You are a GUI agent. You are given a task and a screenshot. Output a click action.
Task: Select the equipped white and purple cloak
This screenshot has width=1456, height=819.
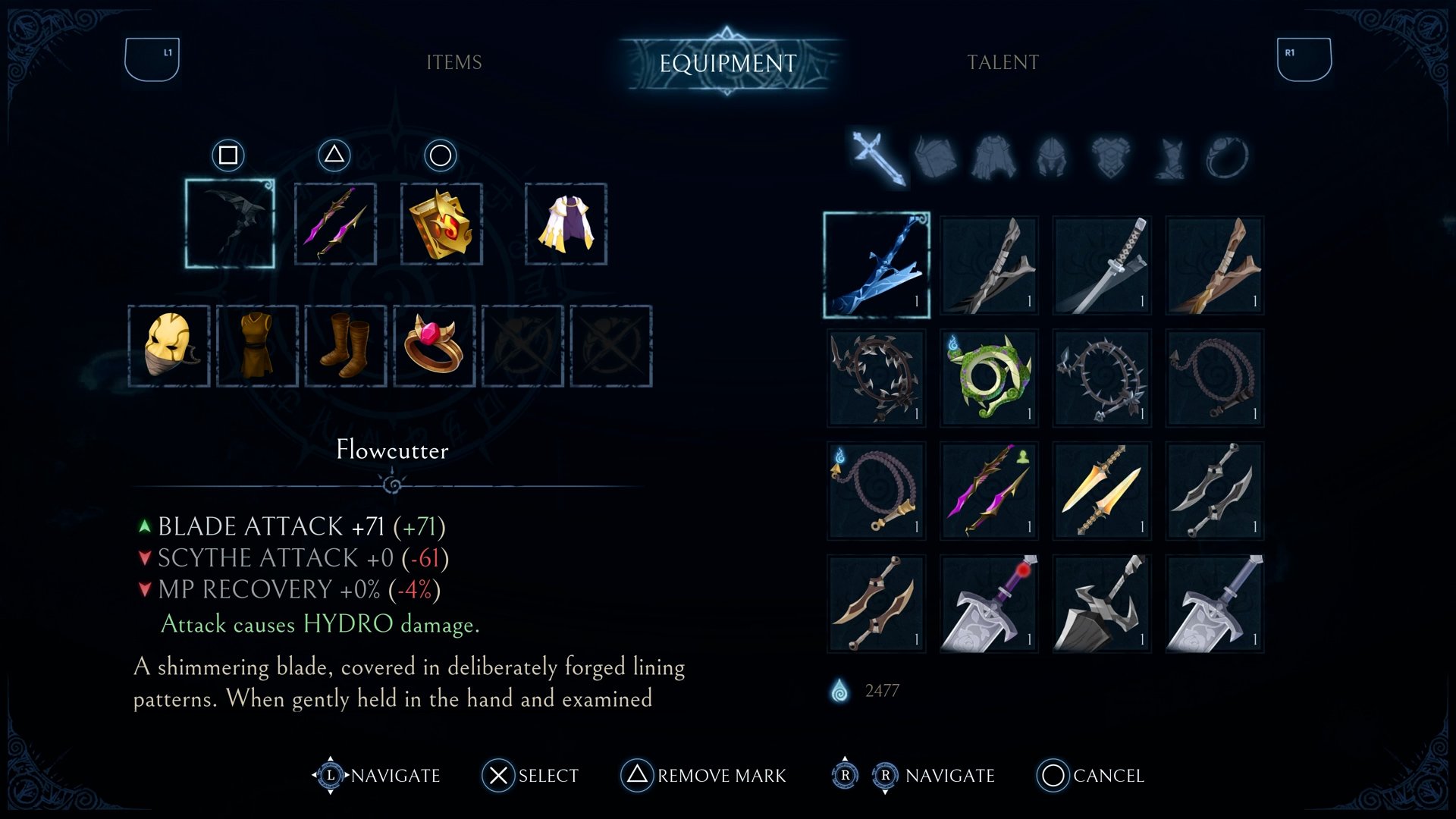pos(566,224)
